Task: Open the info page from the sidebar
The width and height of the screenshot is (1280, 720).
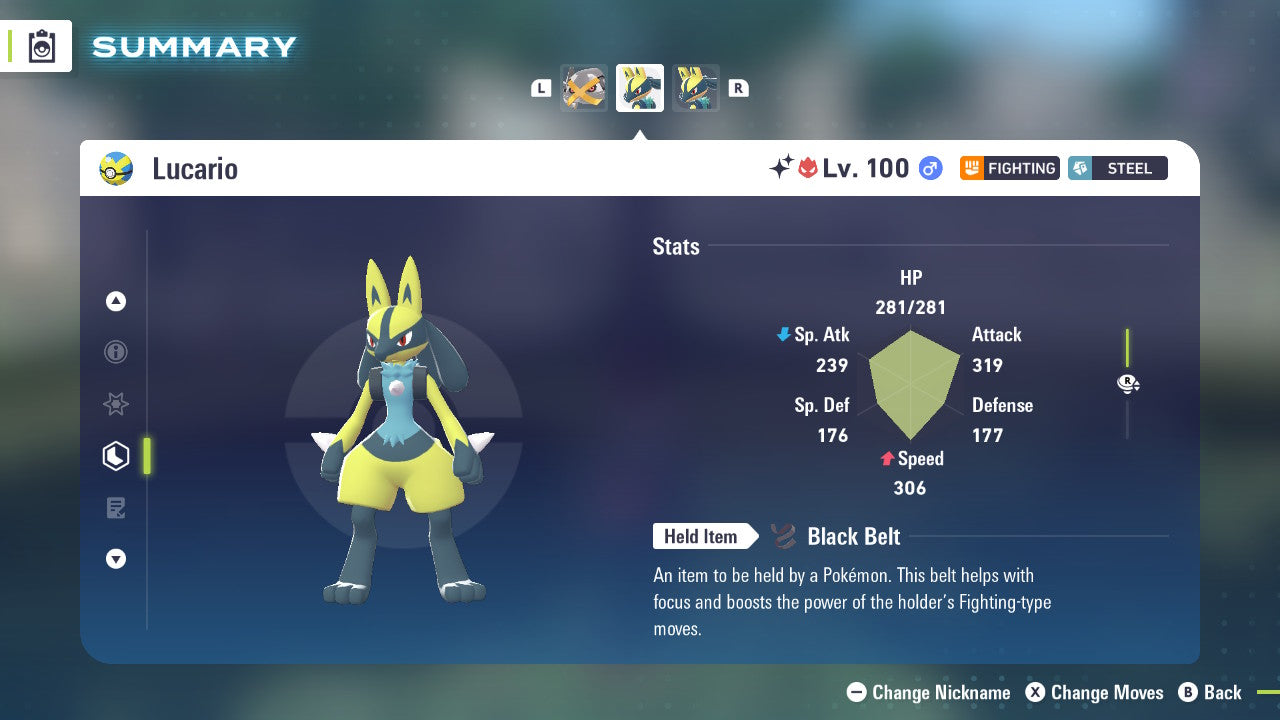Action: 116,352
